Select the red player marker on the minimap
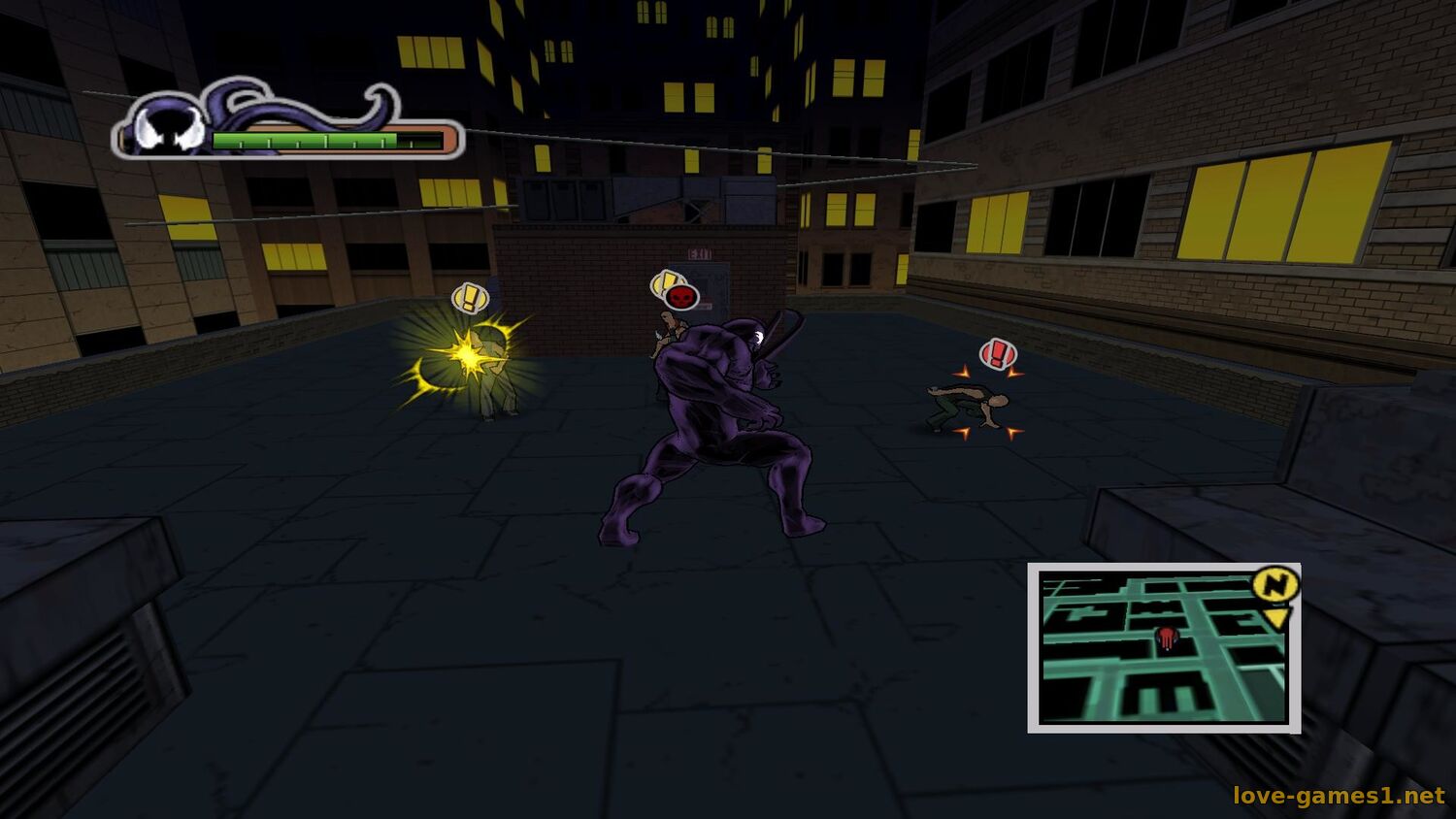 pyautogui.click(x=1166, y=638)
